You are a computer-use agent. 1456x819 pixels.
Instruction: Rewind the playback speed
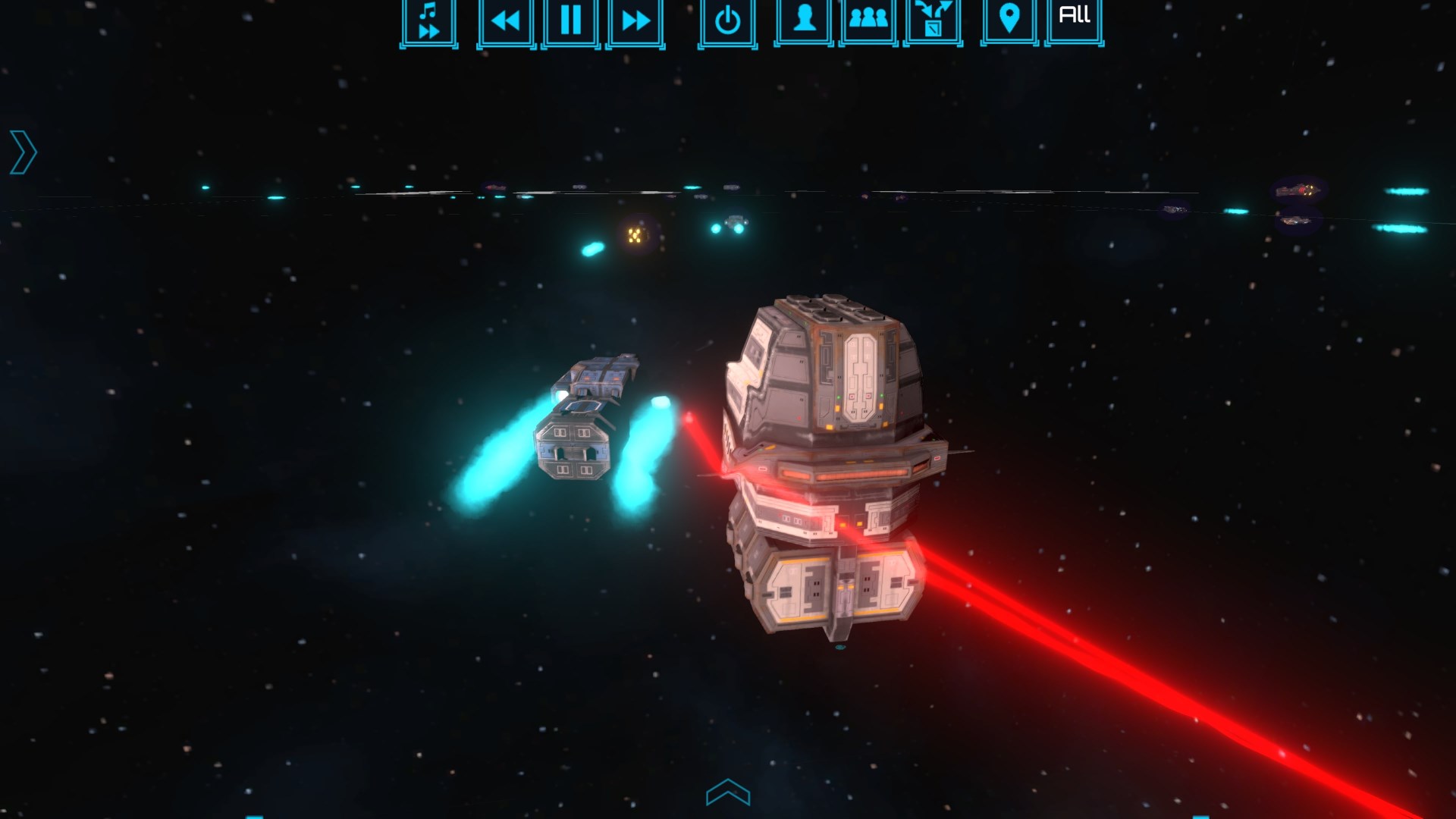[506, 20]
